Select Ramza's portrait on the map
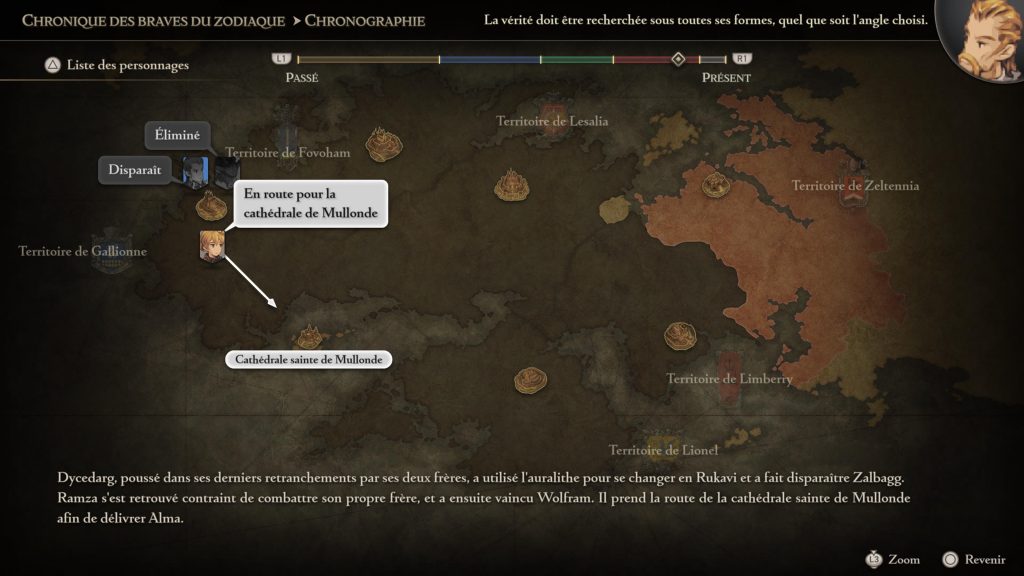 [x=211, y=245]
